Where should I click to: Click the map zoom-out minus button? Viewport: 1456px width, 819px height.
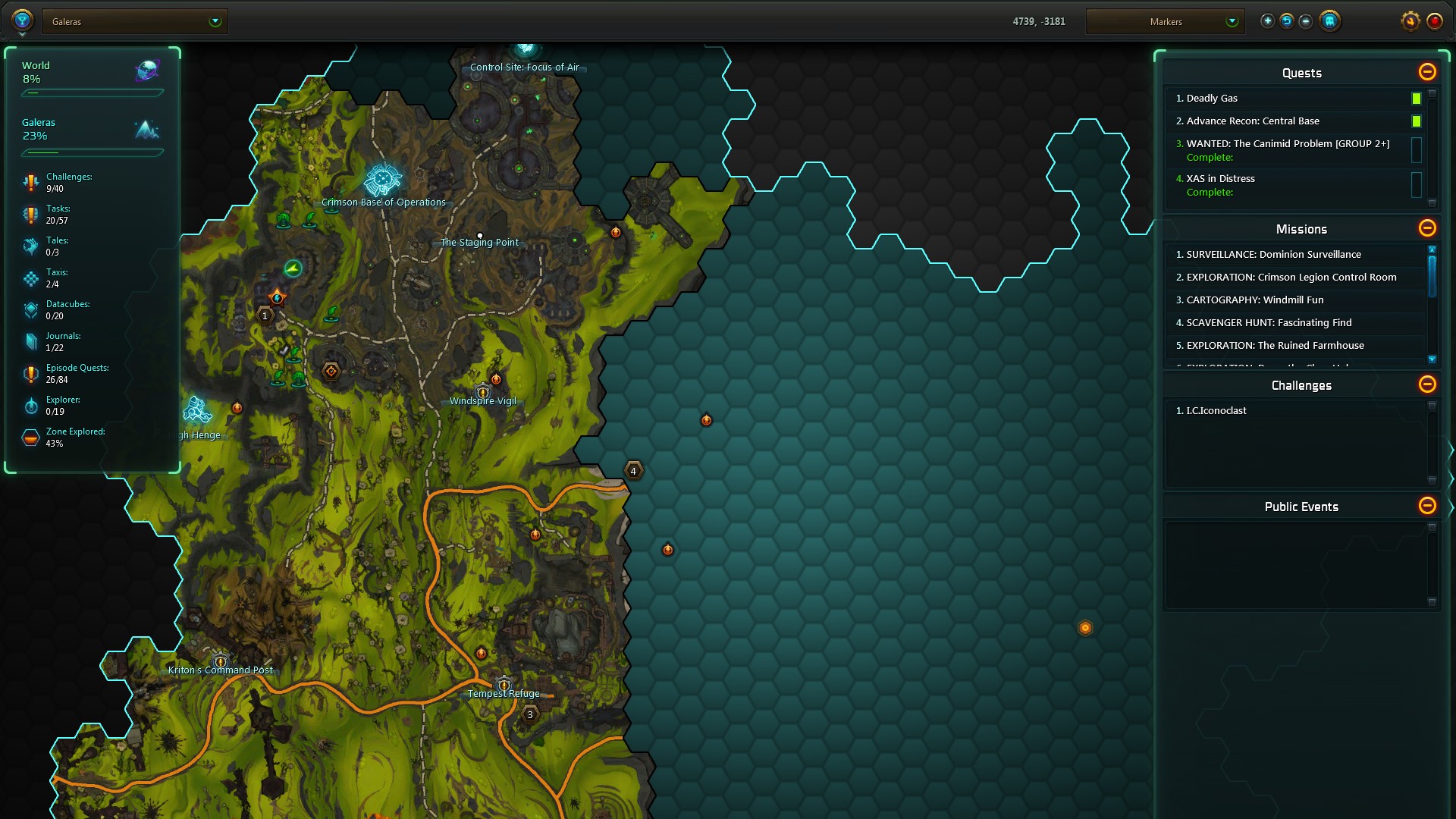coord(1305,21)
